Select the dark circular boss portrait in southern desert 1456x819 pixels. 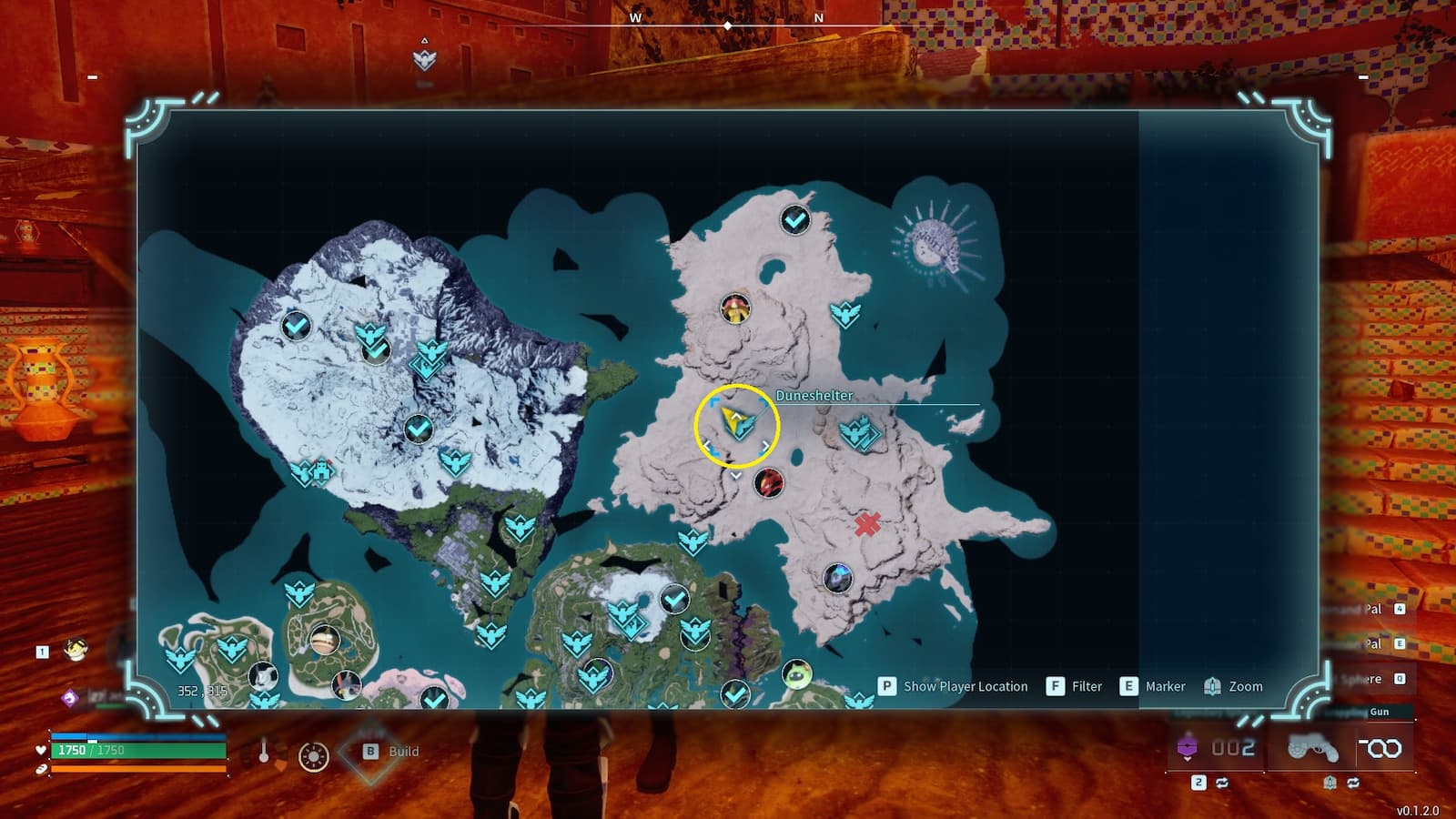coord(836,577)
